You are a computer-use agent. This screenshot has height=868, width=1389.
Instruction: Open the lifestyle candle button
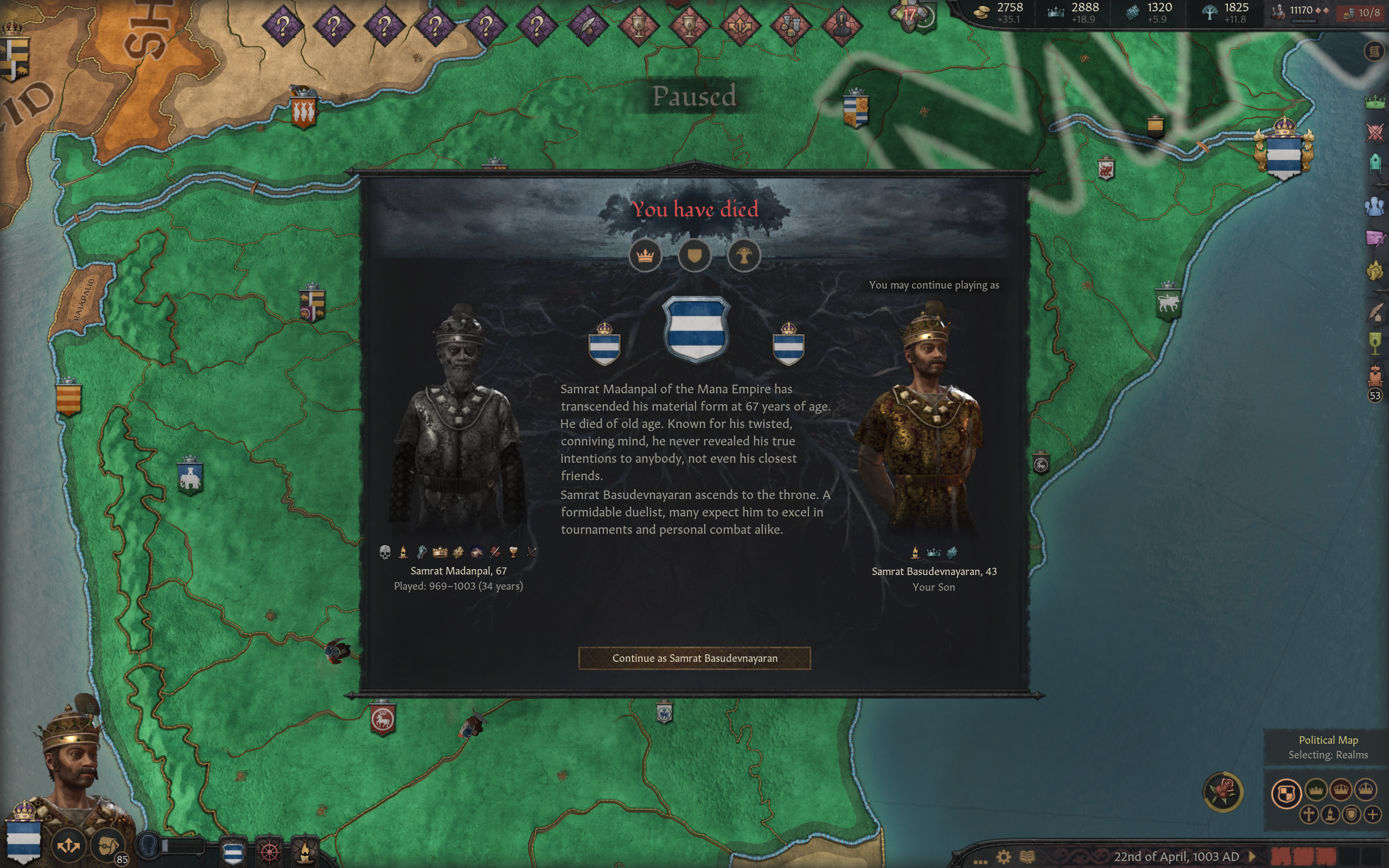click(x=305, y=851)
